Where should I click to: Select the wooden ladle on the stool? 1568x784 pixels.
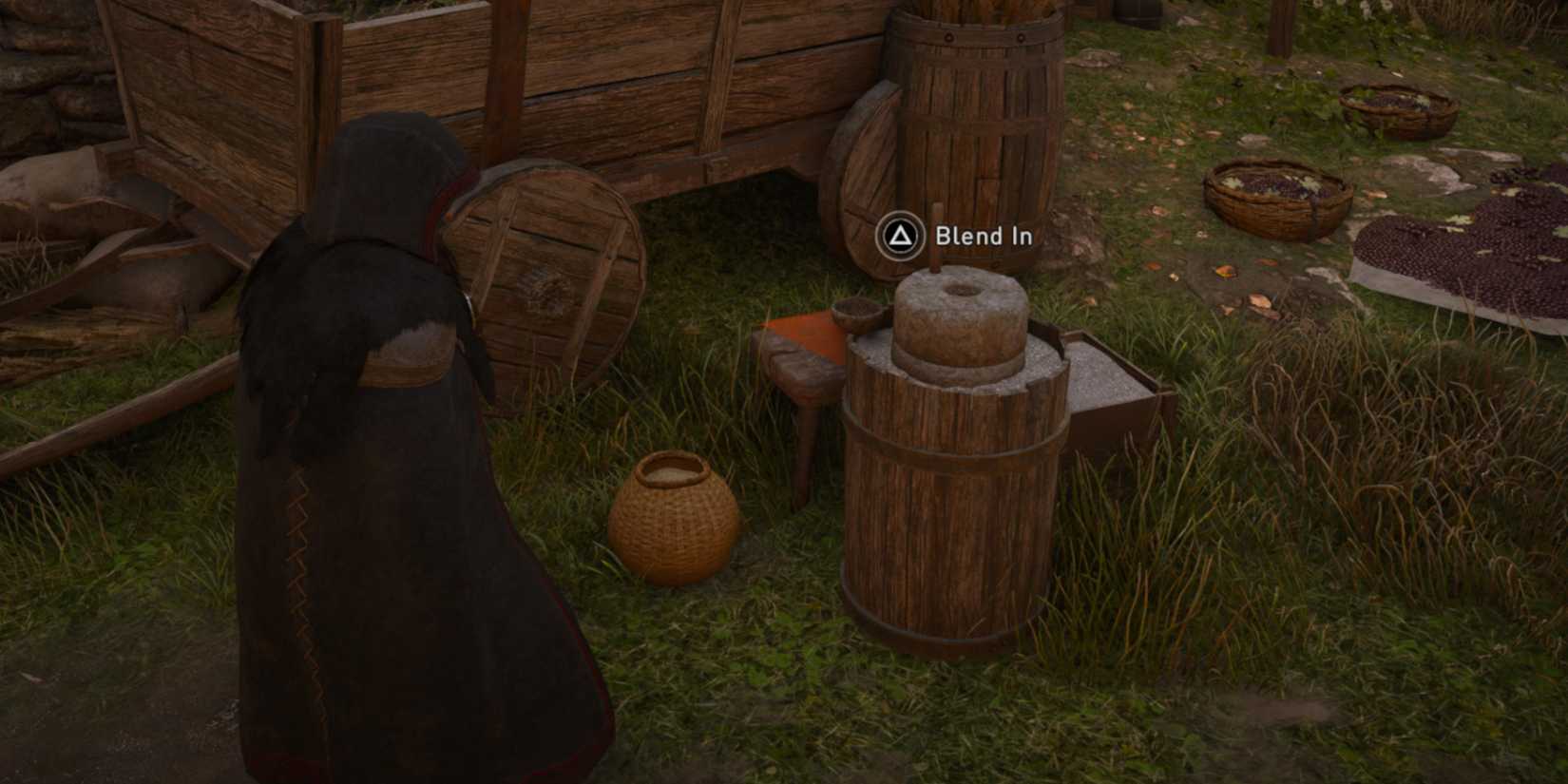point(860,314)
